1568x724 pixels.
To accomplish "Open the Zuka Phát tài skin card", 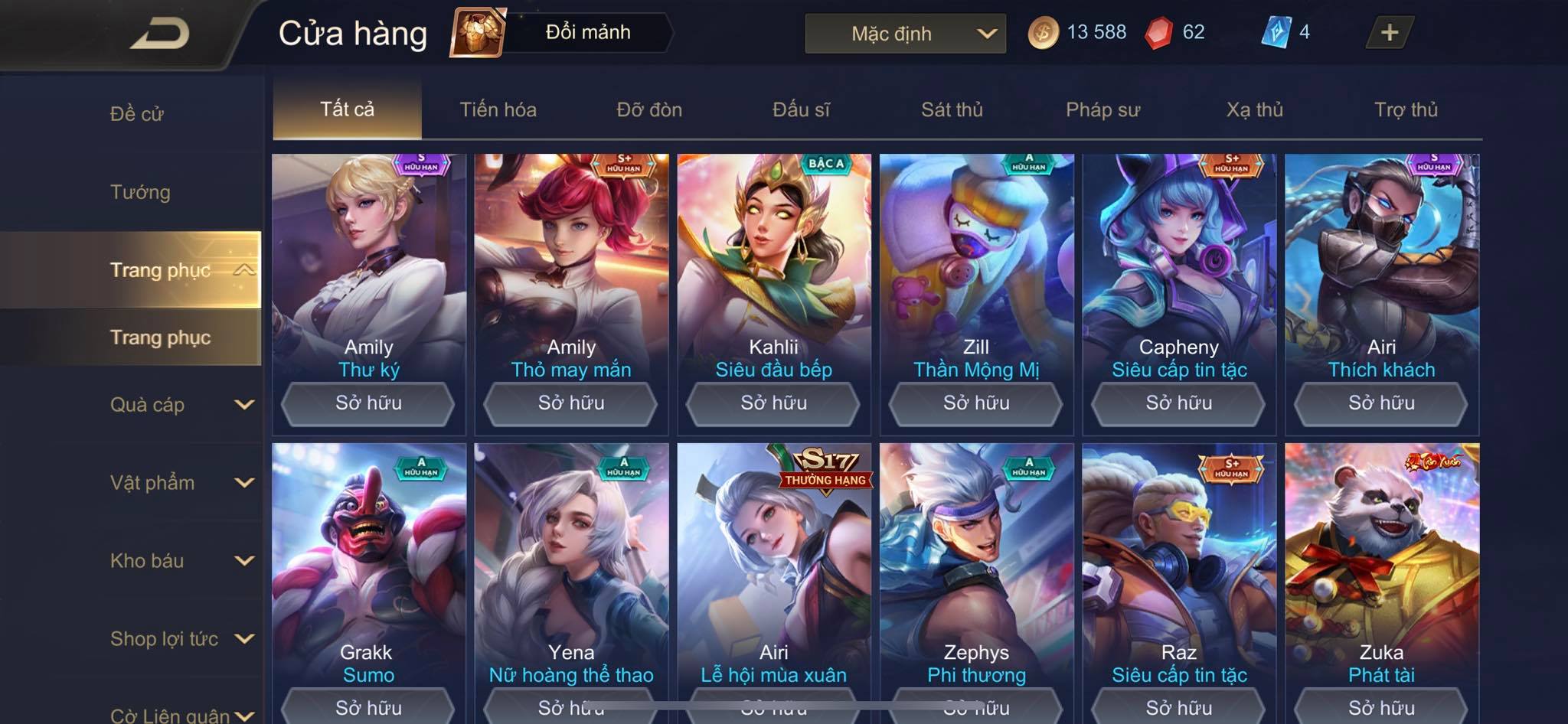I will click(x=1381, y=566).
